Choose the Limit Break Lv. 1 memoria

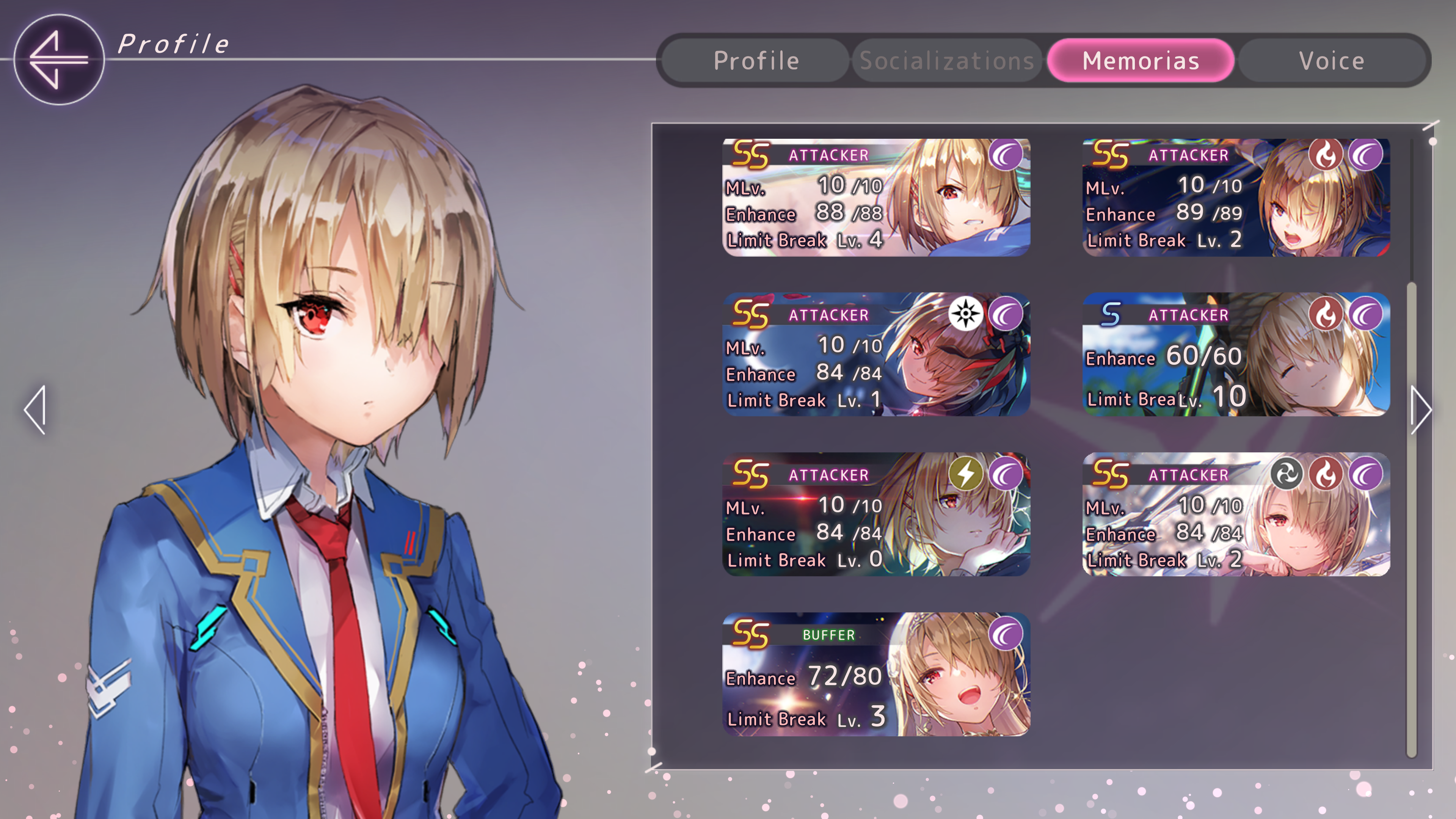coord(875,355)
